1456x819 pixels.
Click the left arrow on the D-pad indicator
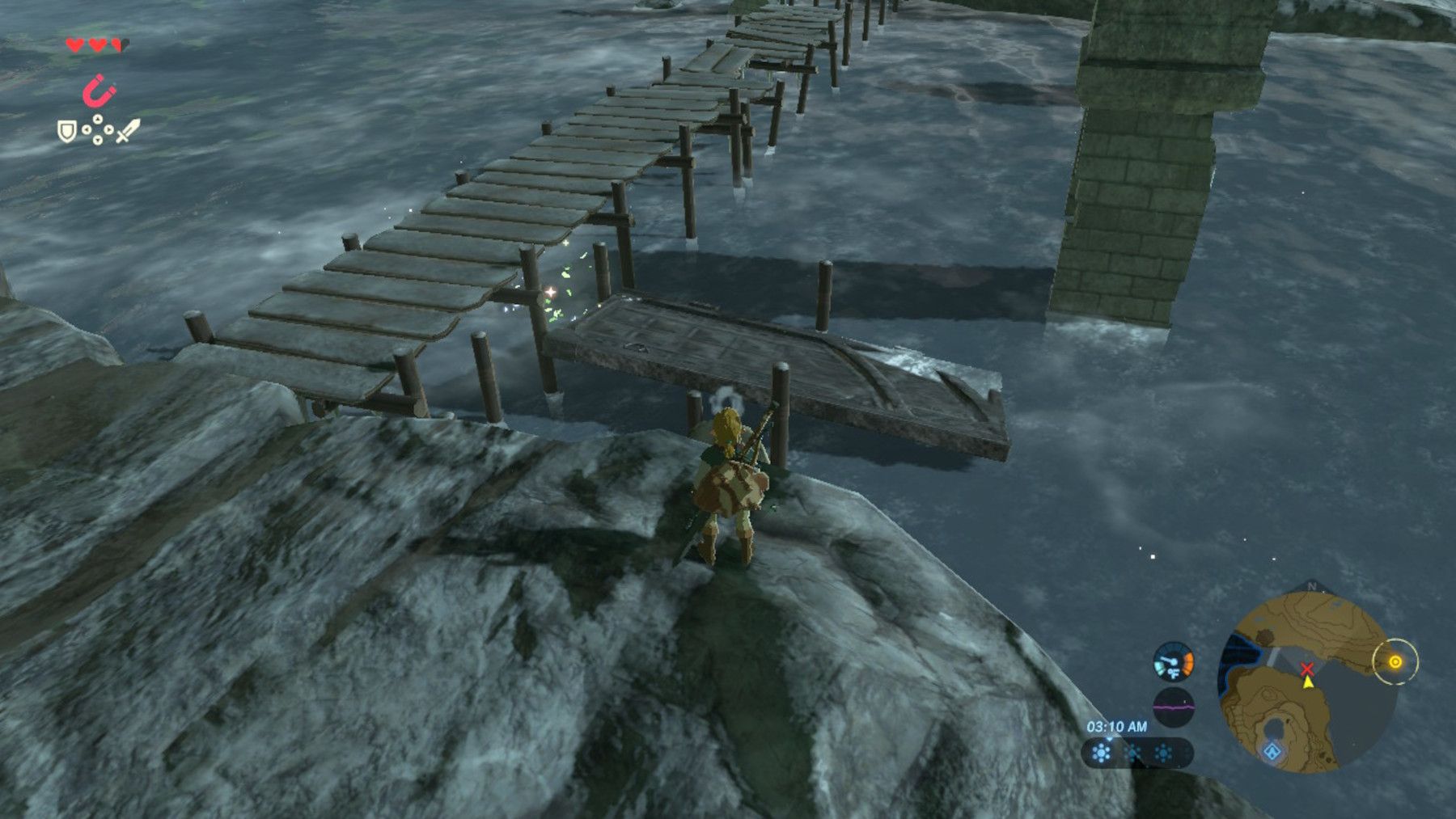86,129
